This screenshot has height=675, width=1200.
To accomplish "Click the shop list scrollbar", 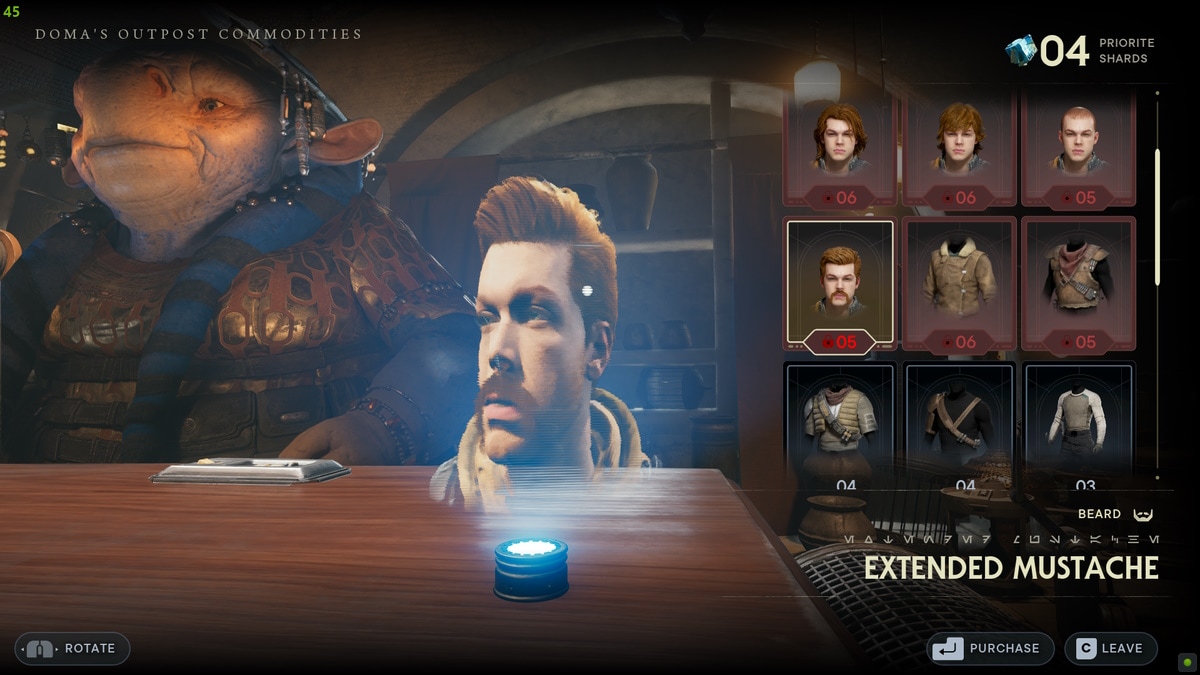I will (x=1157, y=217).
